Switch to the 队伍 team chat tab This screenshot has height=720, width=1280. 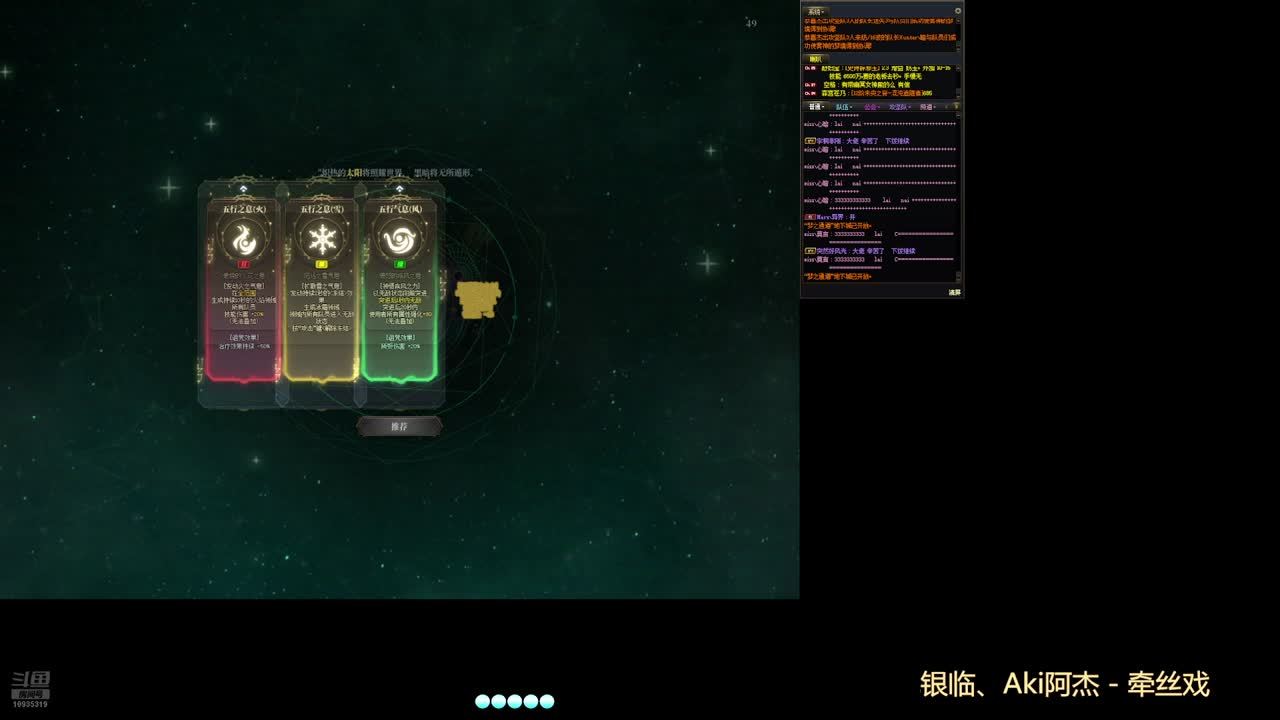click(843, 106)
